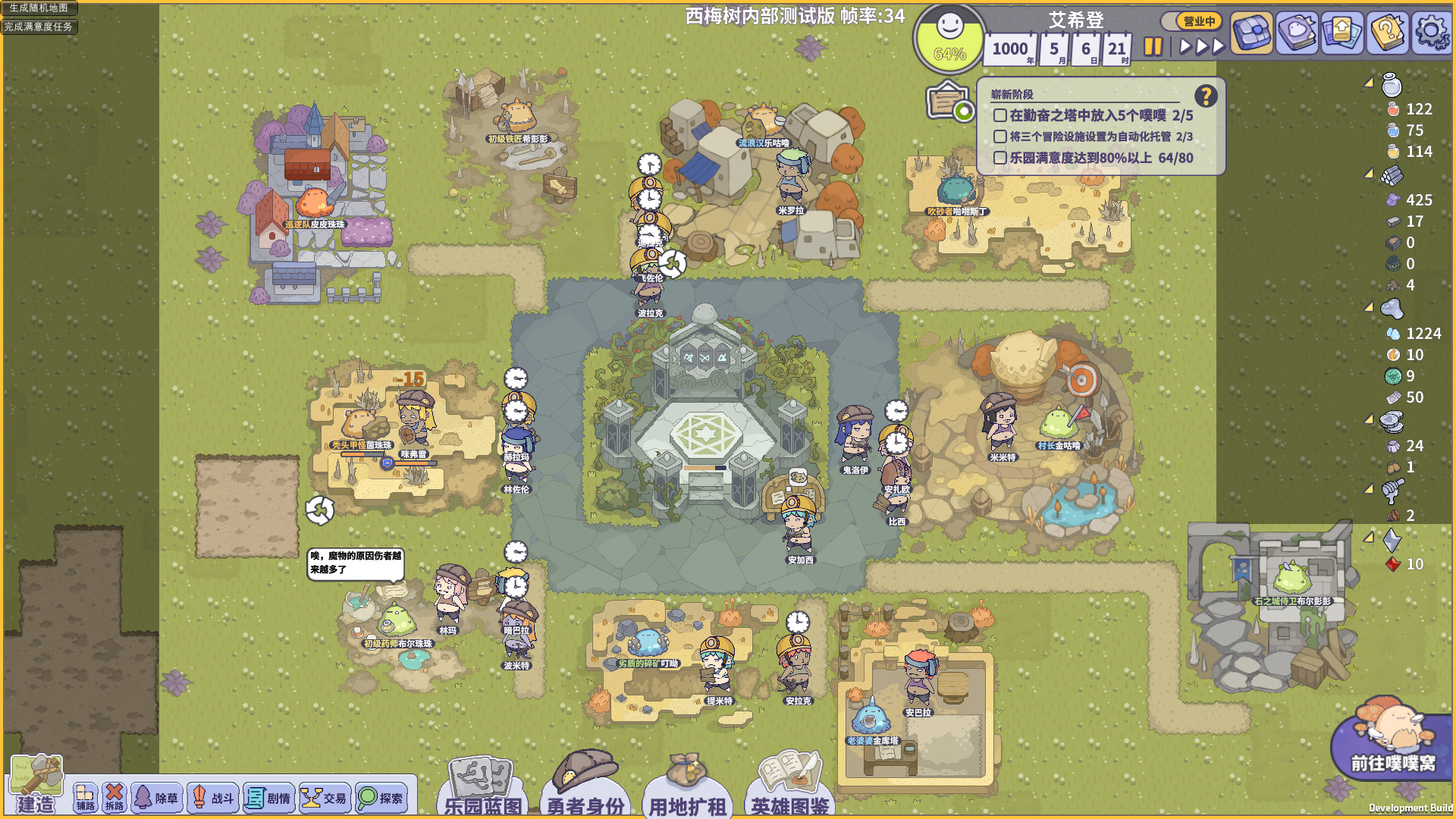Select the 铺路 road-paving tool
This screenshot has width=1456, height=819.
coord(85,797)
